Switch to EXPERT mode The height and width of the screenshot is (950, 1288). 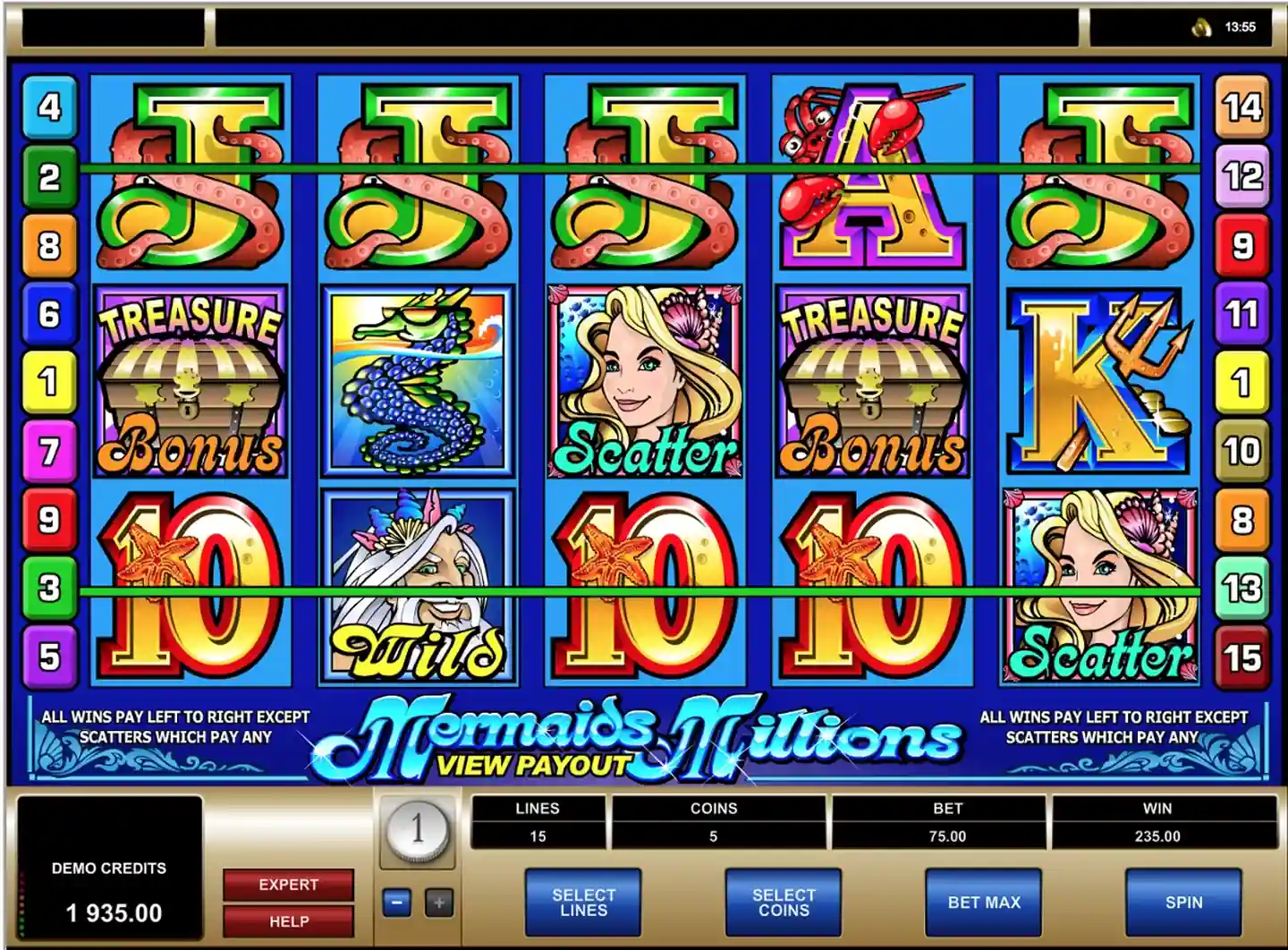286,885
